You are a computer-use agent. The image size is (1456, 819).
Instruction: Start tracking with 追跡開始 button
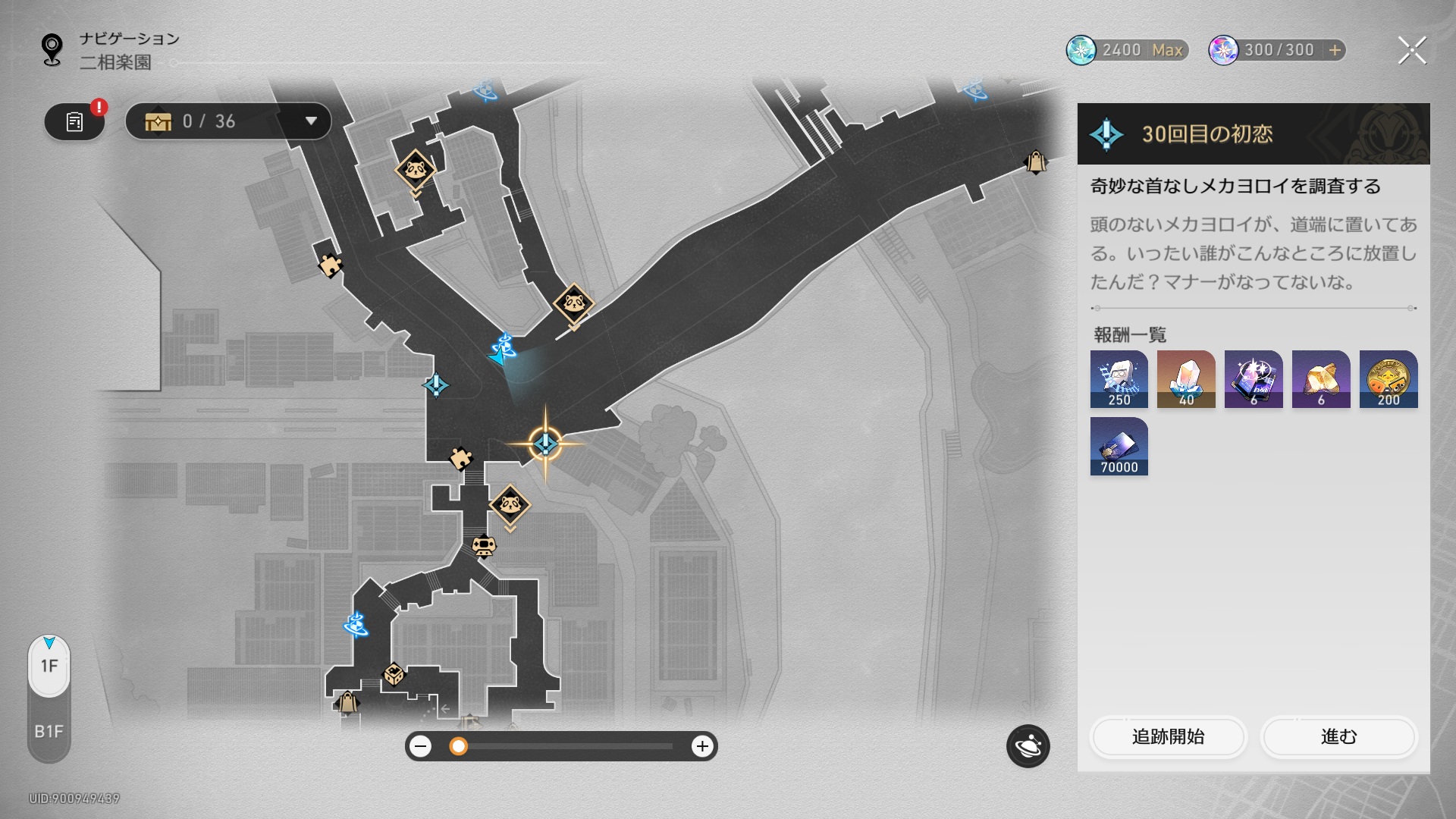(1168, 736)
